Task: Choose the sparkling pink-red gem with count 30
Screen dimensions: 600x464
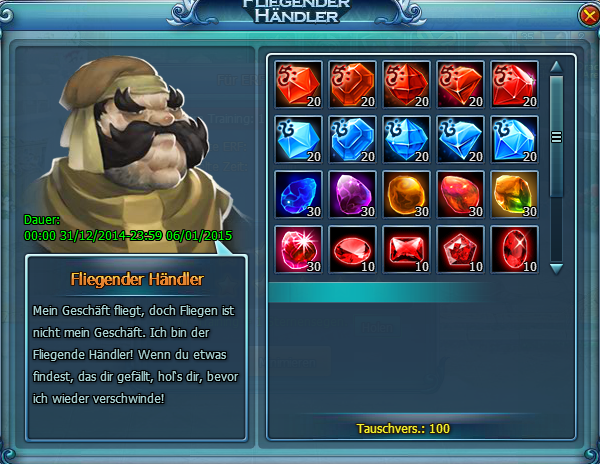Action: pyautogui.click(x=297, y=248)
